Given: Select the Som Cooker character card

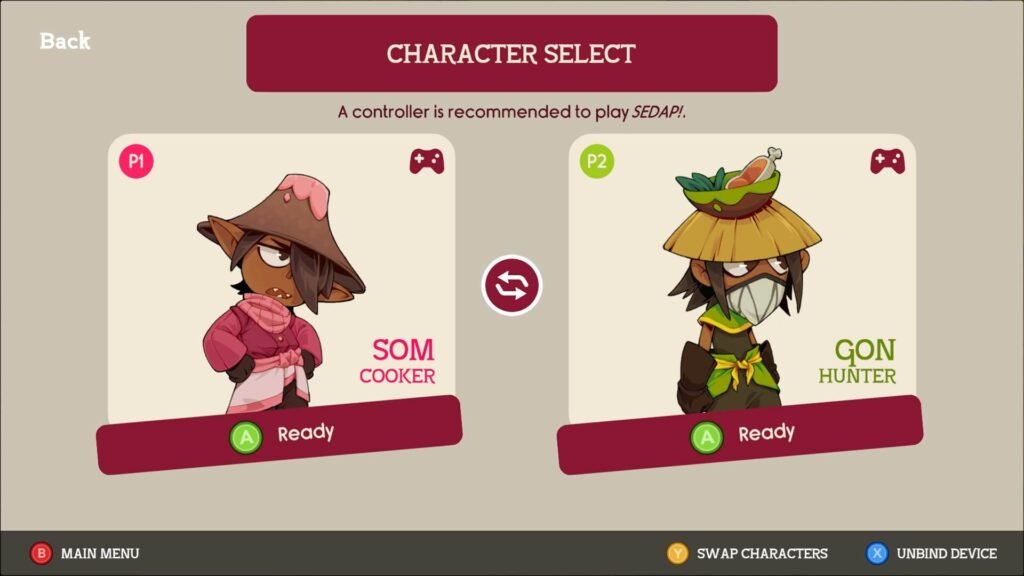Looking at the screenshot, I should point(281,280).
